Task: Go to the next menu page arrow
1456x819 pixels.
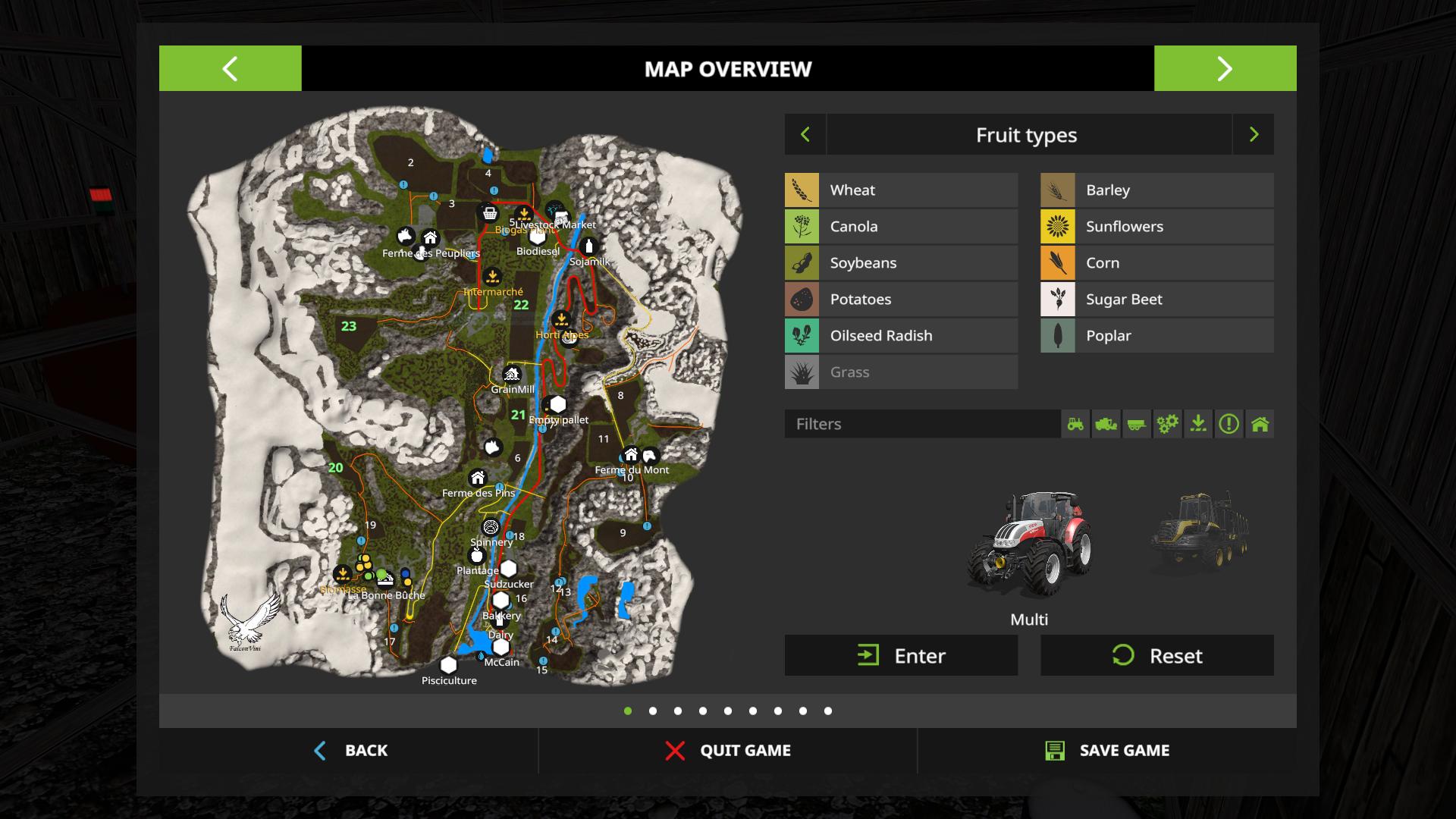Action: coord(1225,68)
